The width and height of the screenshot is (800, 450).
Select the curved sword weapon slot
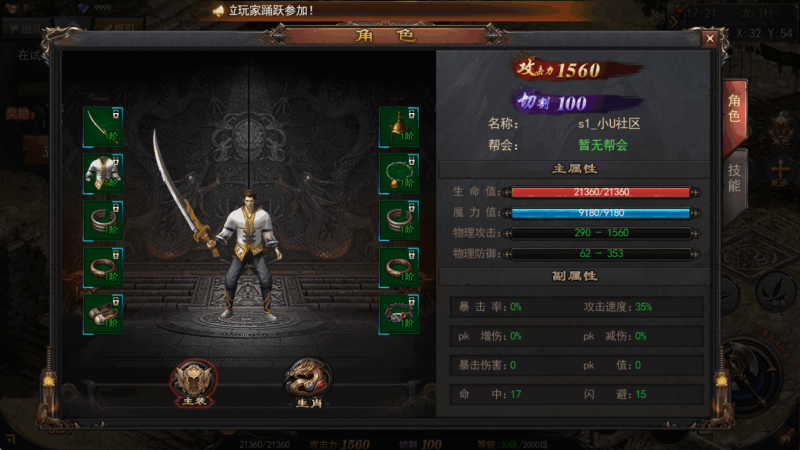pos(103,126)
